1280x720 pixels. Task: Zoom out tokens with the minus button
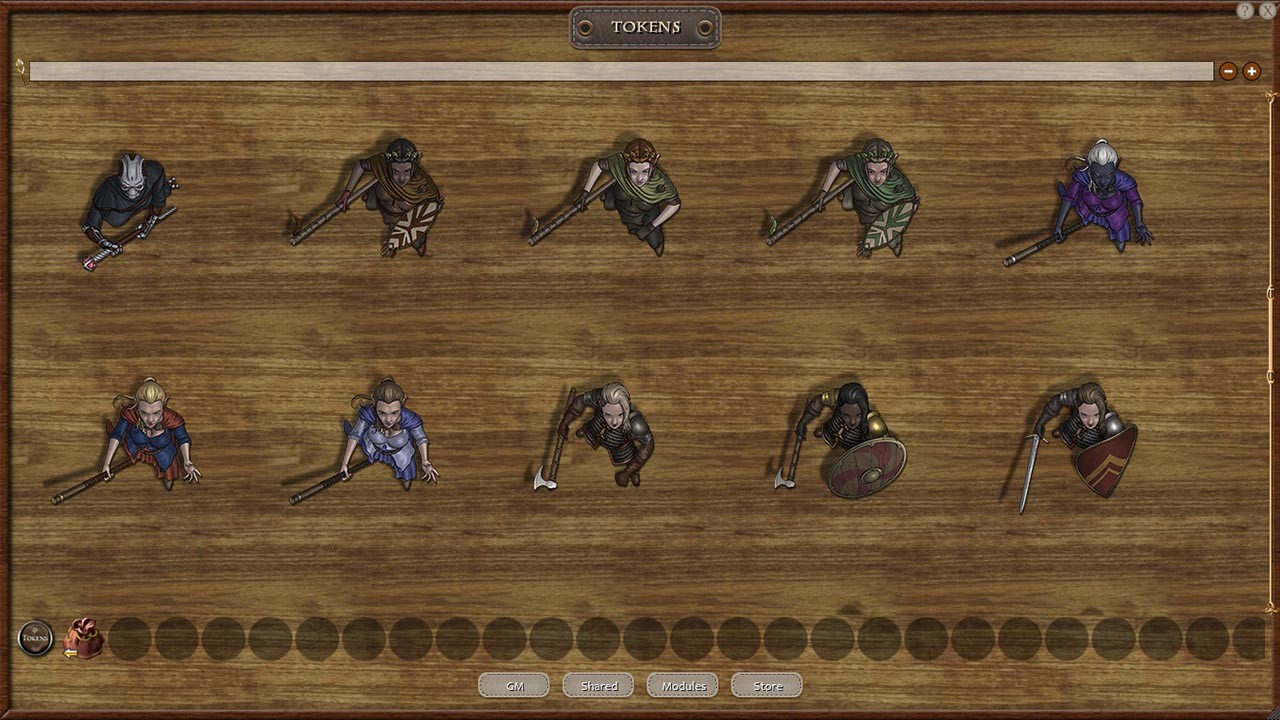pos(1228,71)
